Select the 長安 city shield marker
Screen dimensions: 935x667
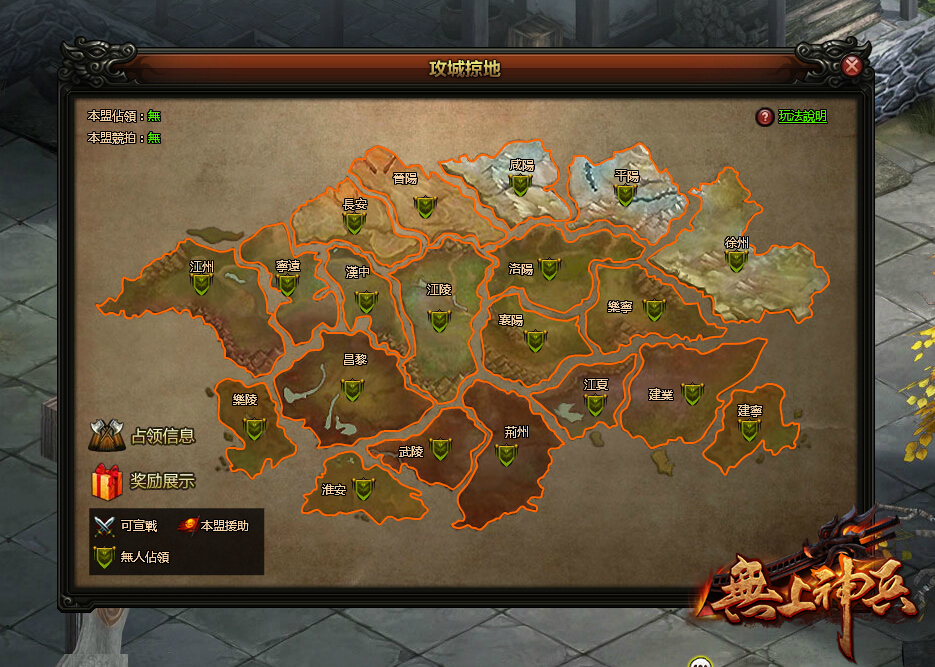click(353, 223)
